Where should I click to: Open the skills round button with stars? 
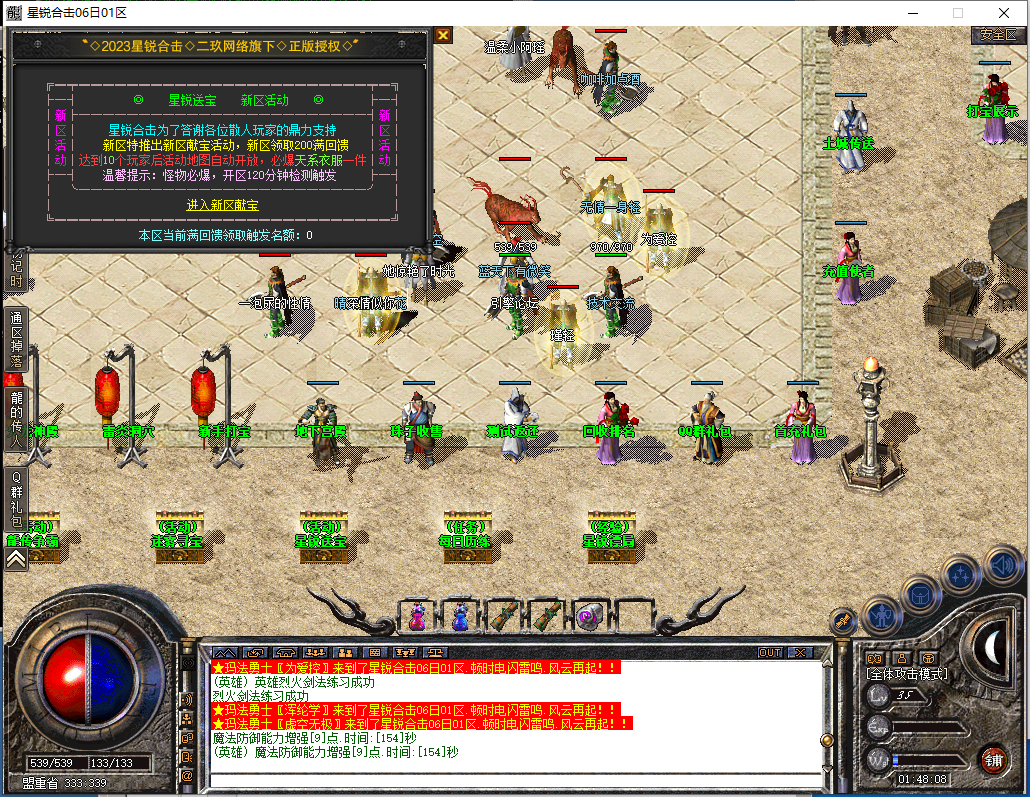pos(961,575)
